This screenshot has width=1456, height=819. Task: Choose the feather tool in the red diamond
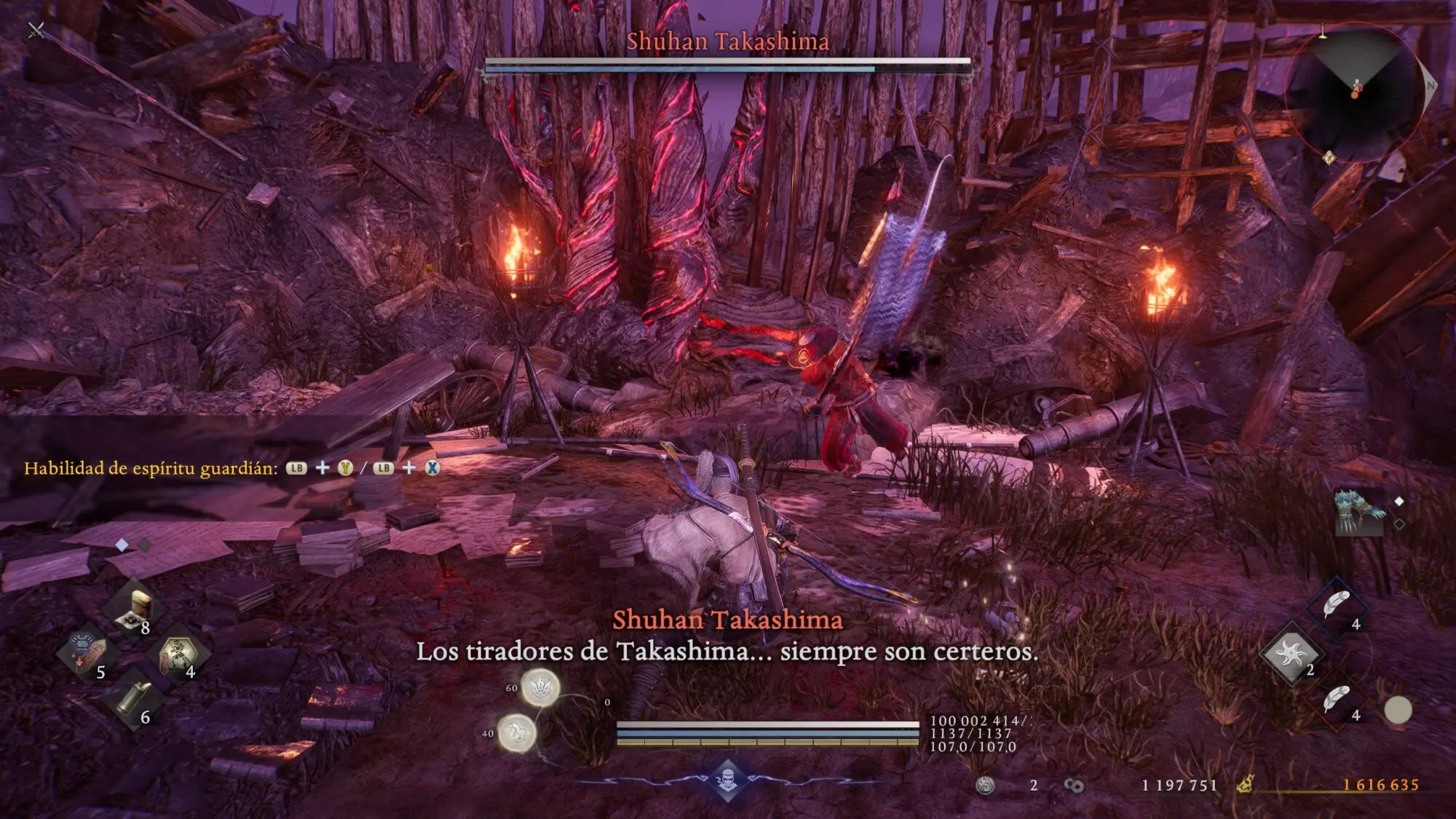tap(1337, 700)
